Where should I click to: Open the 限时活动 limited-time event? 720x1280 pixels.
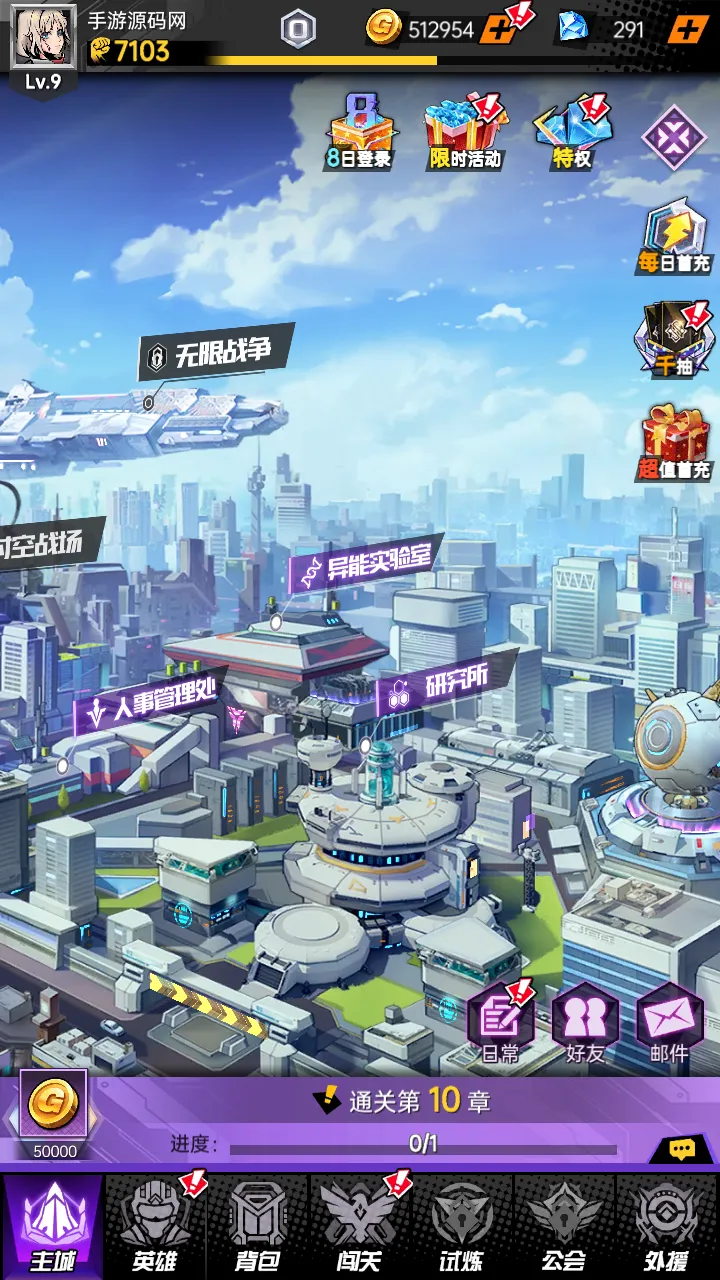tap(464, 131)
